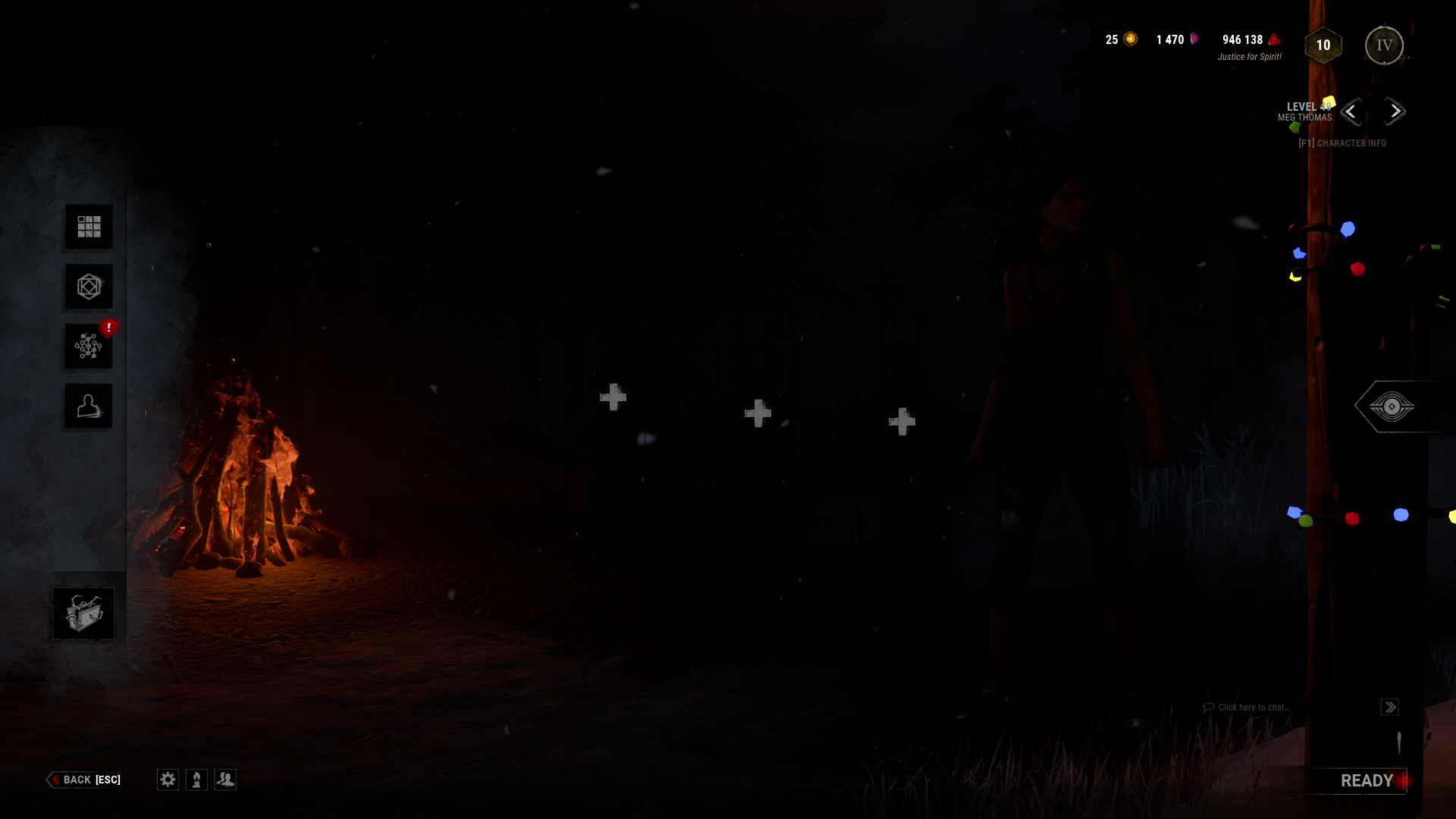This screenshot has width=1456, height=819.
Task: Open the friends list icon
Action: tap(224, 780)
